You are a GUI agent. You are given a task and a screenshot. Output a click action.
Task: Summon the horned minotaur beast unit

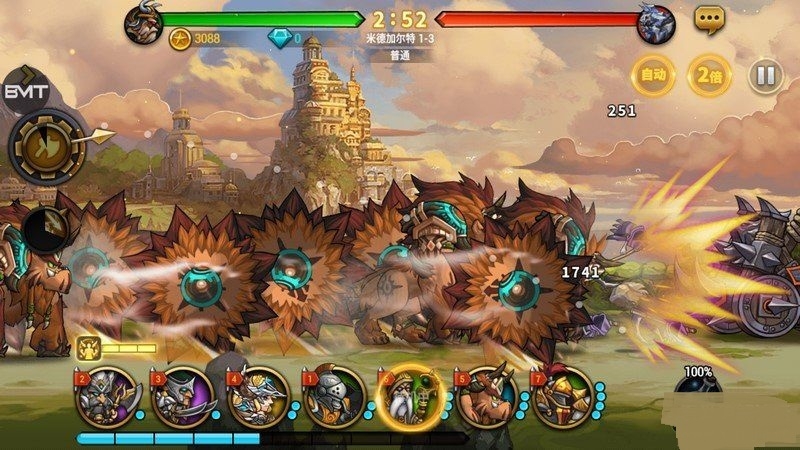point(486,396)
